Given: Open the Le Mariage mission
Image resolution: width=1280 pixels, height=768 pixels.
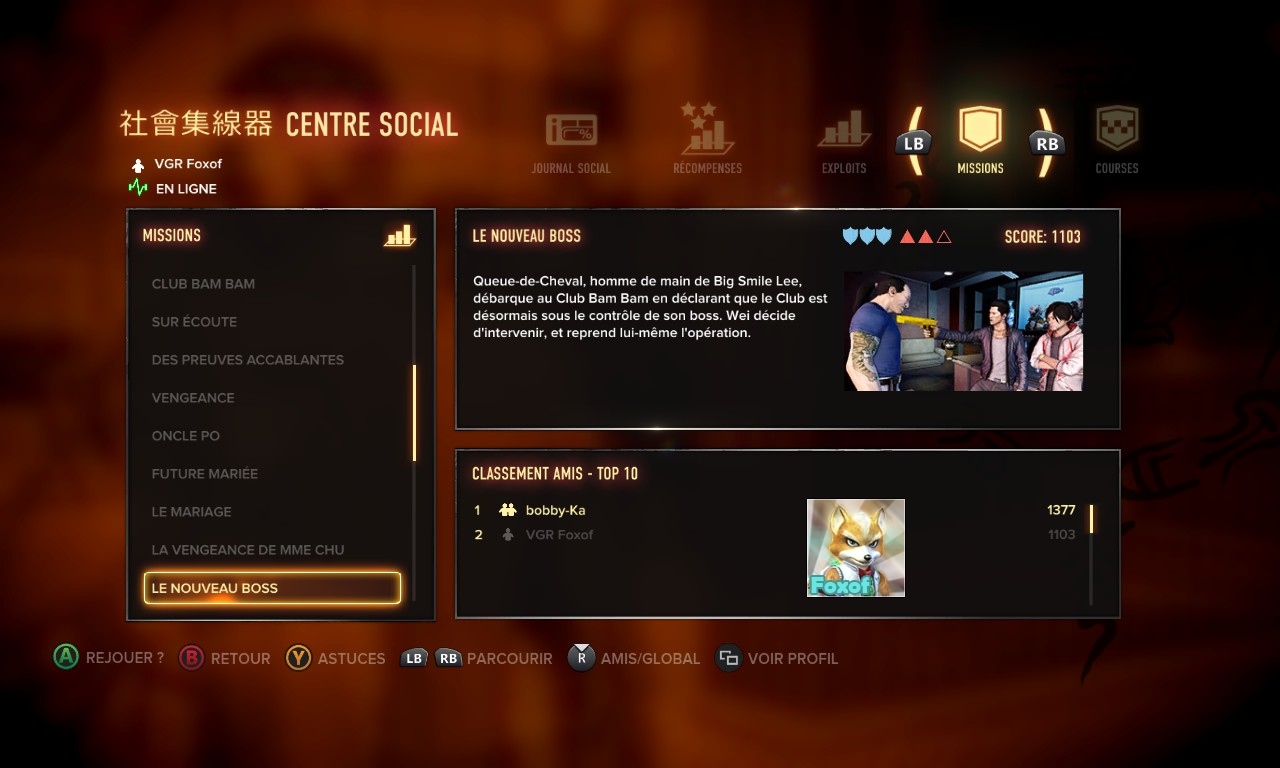Looking at the screenshot, I should (x=191, y=512).
